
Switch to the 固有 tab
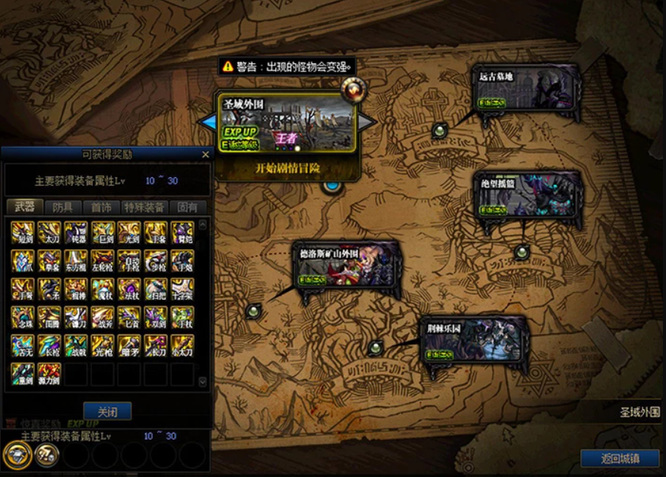point(187,206)
